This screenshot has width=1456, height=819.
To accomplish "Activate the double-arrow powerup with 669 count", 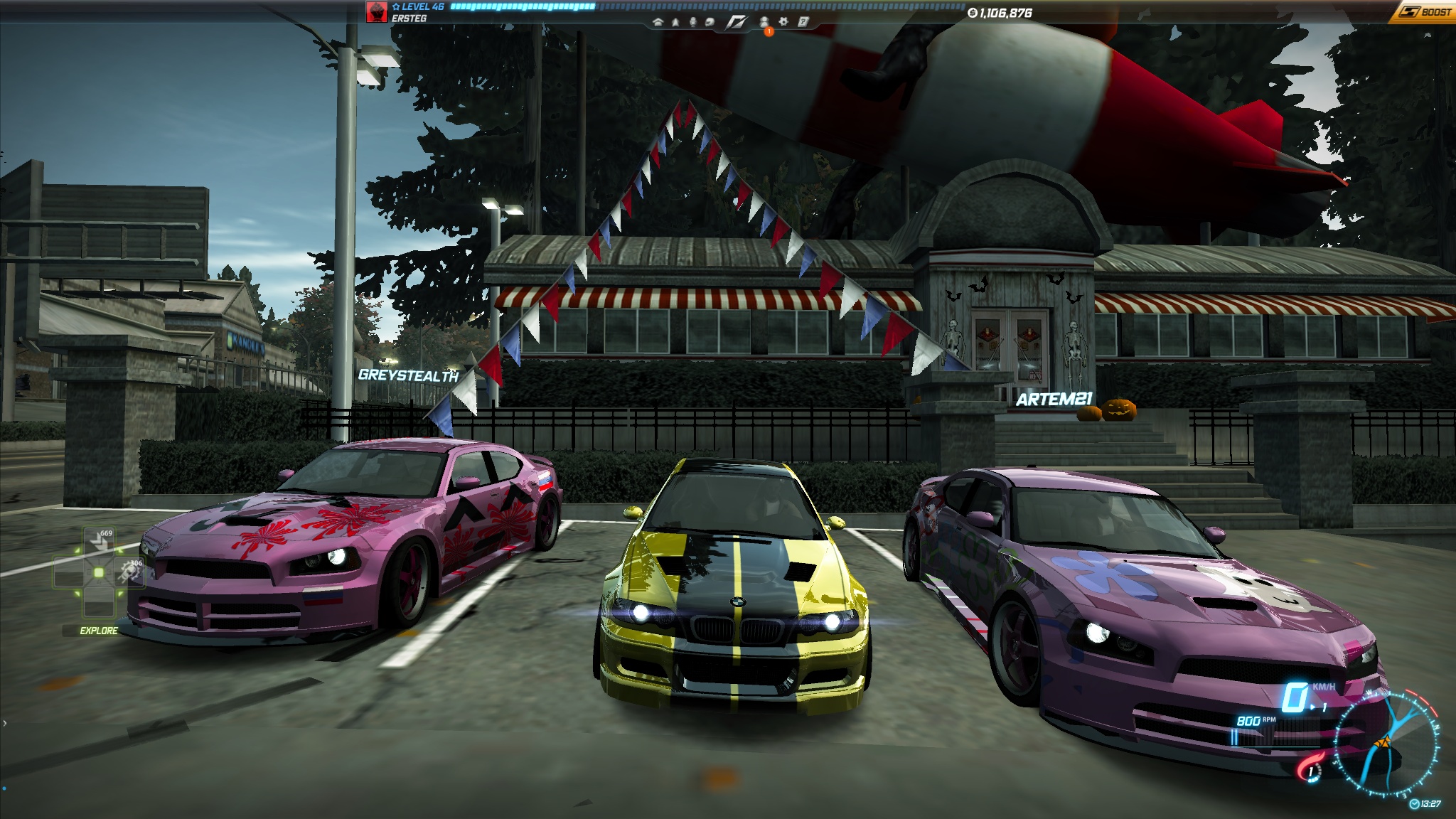I will click(x=100, y=543).
